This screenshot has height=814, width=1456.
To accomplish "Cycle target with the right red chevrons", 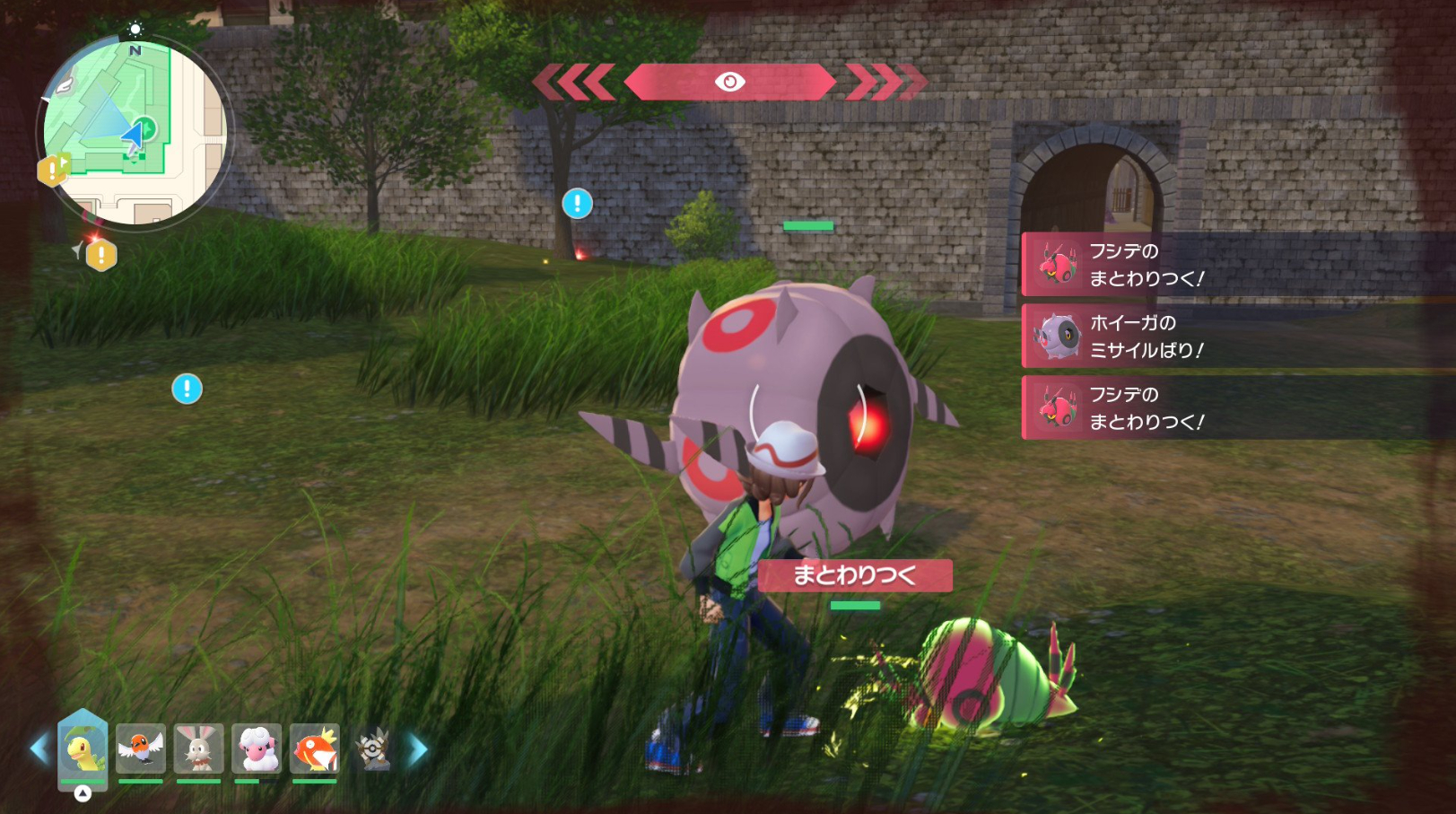I will tap(885, 83).
